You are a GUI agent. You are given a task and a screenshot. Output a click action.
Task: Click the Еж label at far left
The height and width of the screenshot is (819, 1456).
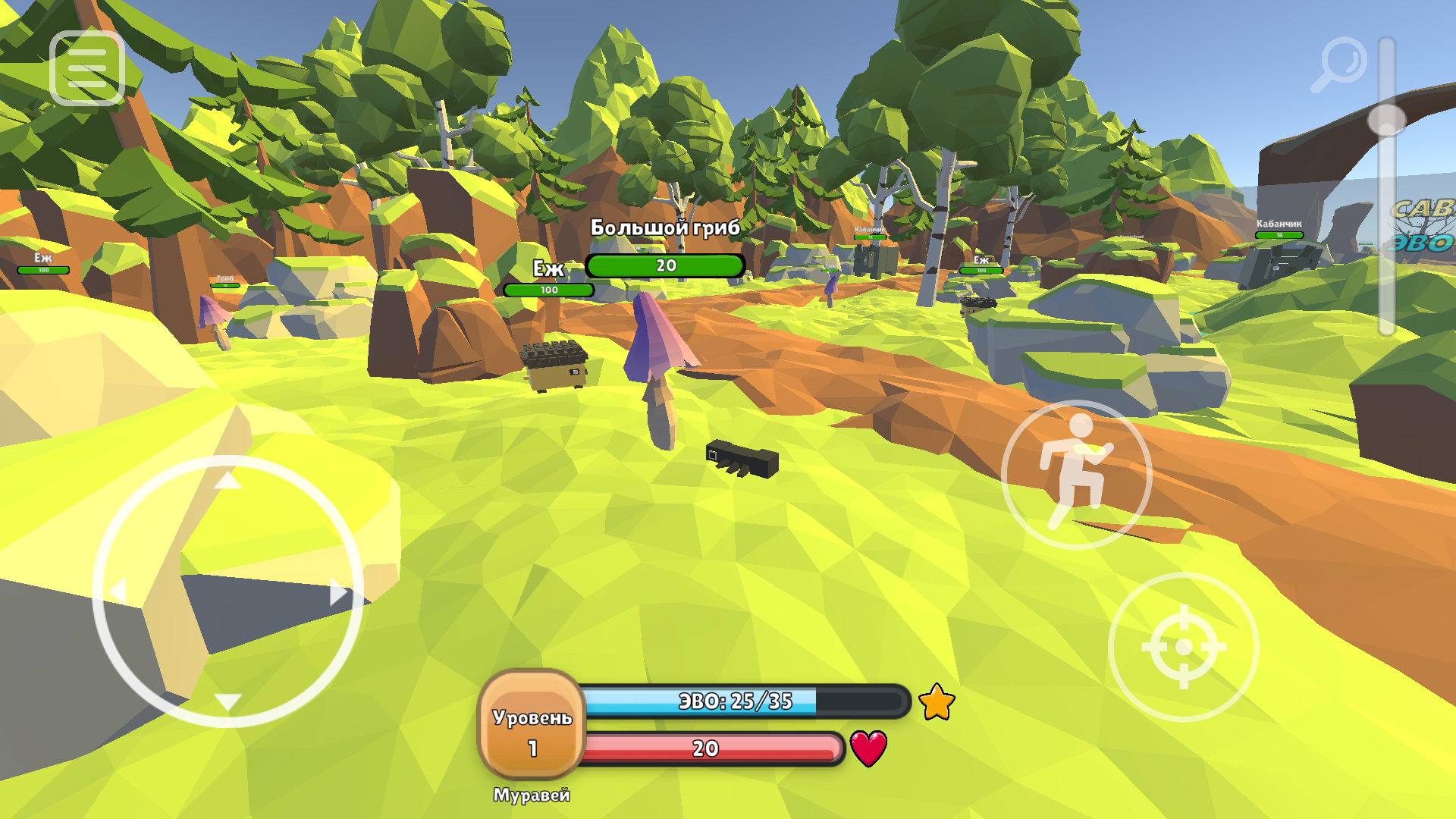(44, 258)
